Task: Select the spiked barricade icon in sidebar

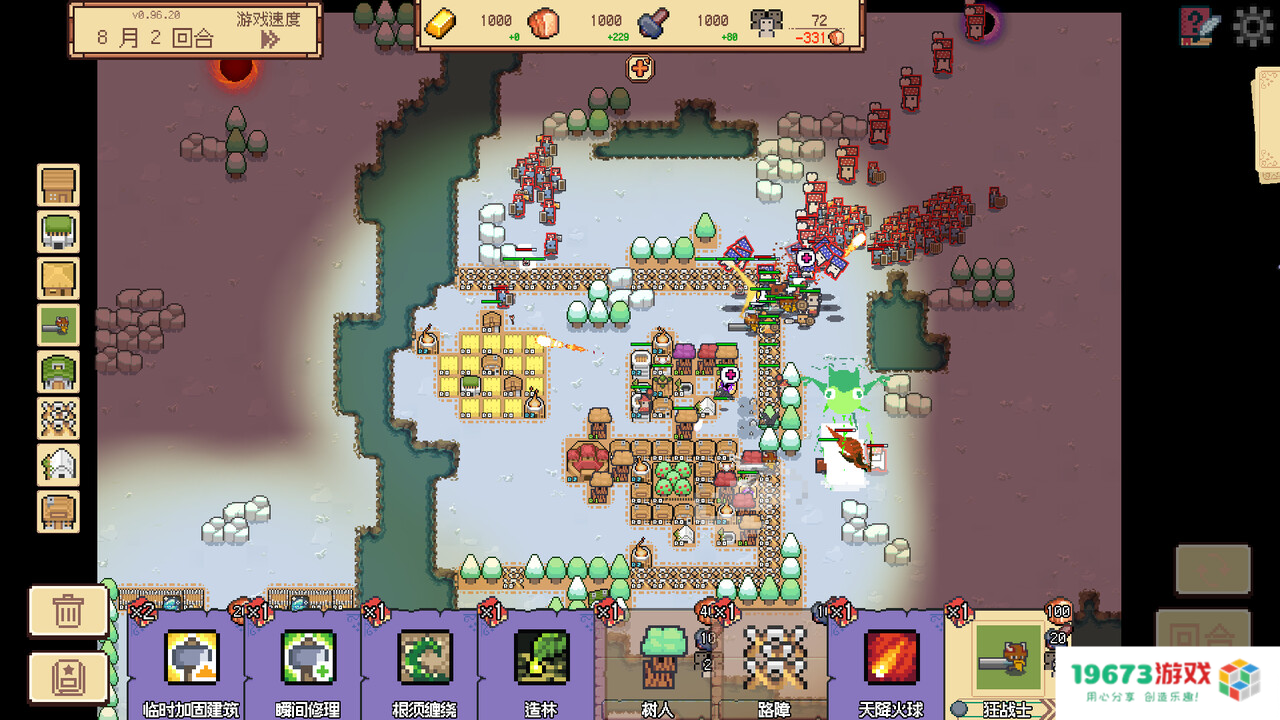Action: pos(59,418)
